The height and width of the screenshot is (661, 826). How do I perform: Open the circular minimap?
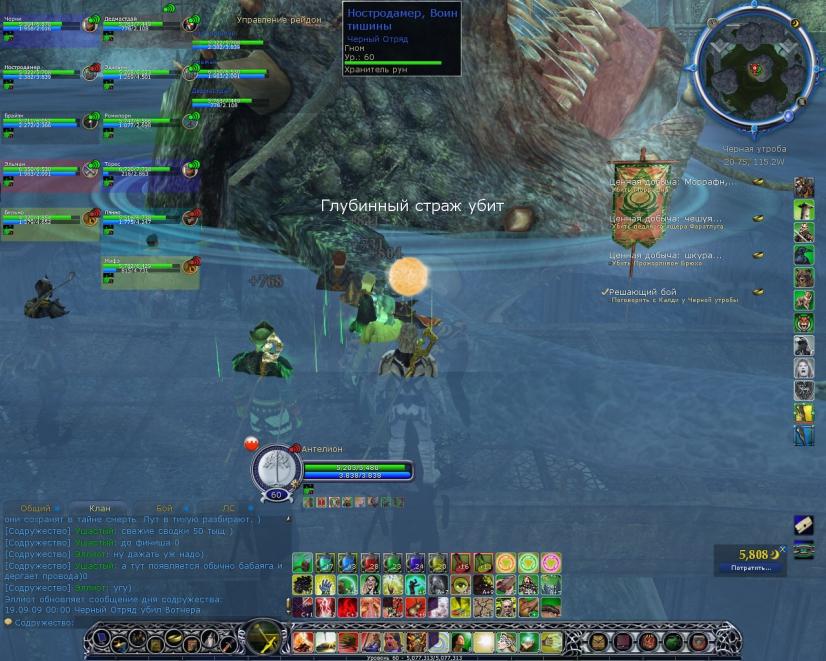pyautogui.click(x=755, y=68)
